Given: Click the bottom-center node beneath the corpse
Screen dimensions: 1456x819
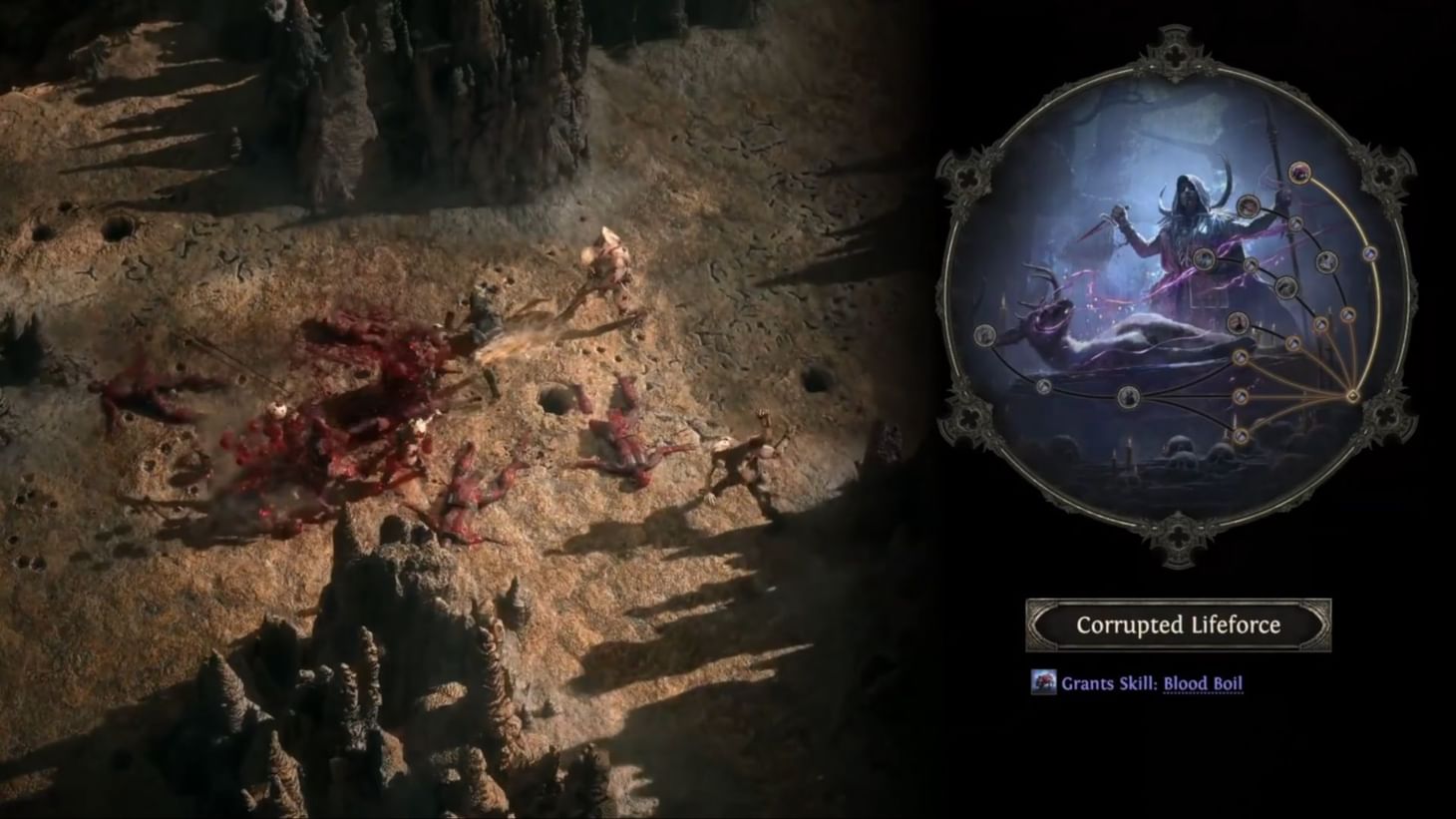Looking at the screenshot, I should coord(1127,396).
